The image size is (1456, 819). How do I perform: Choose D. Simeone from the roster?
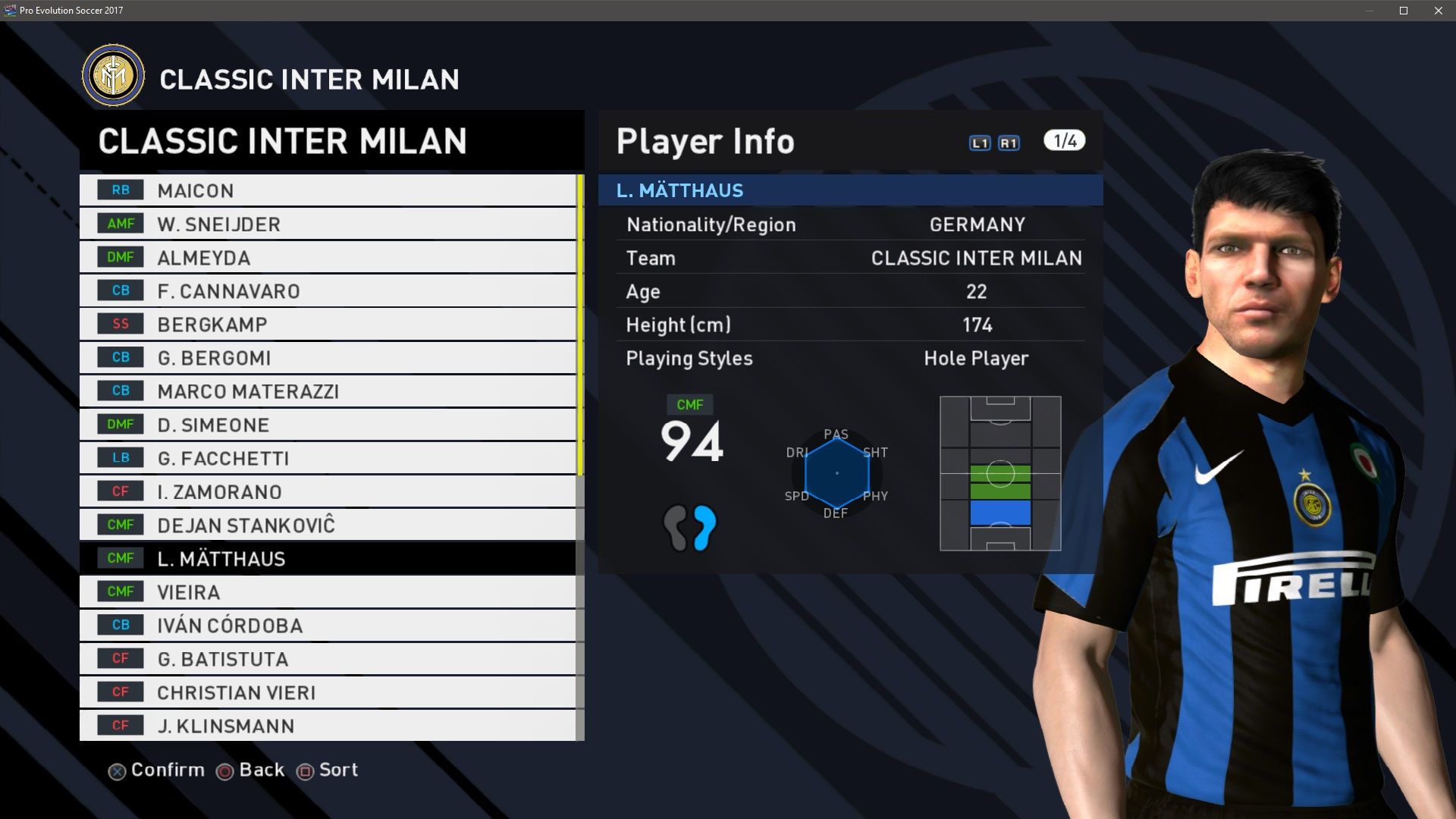328,424
